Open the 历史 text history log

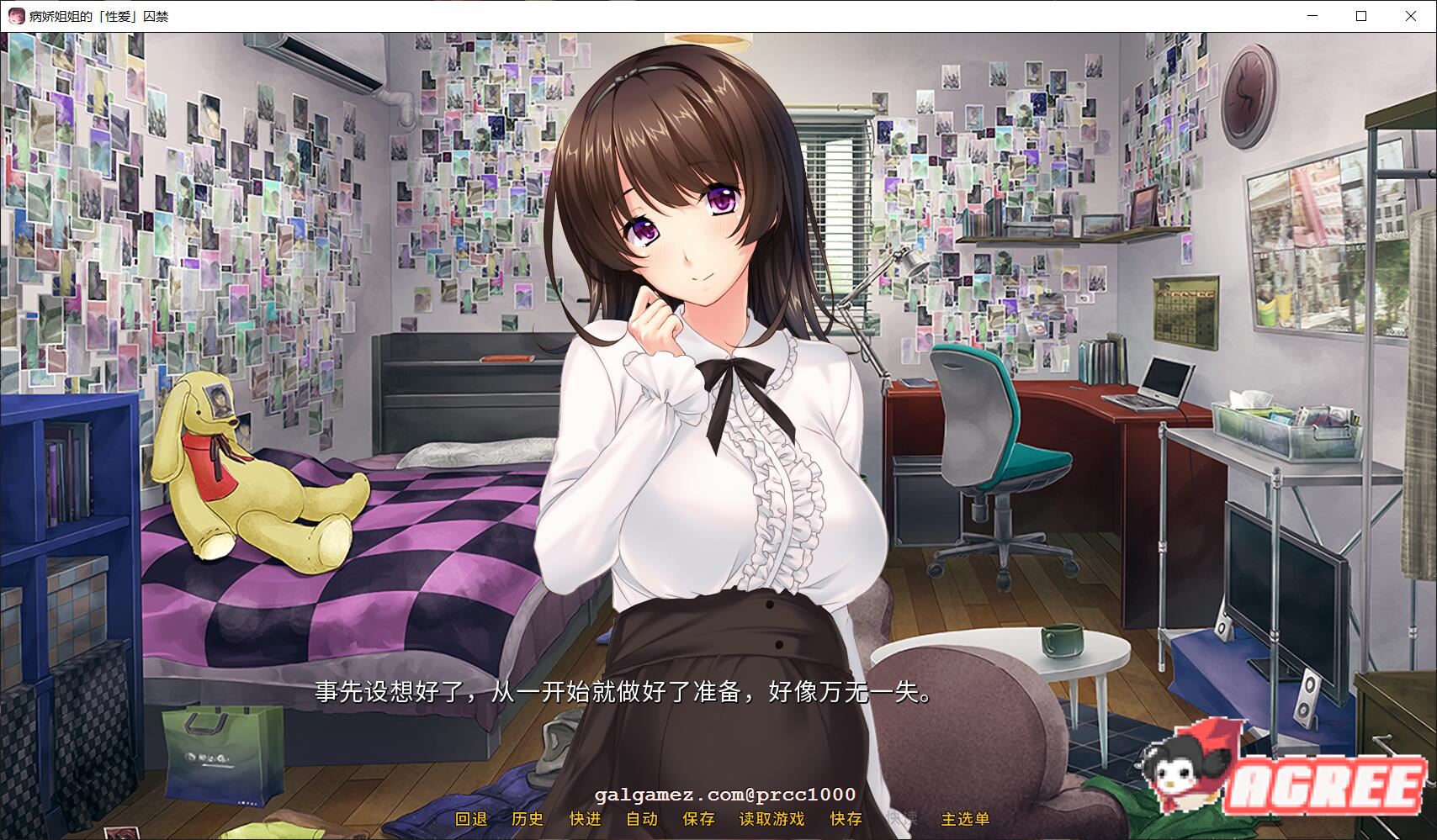point(528,818)
